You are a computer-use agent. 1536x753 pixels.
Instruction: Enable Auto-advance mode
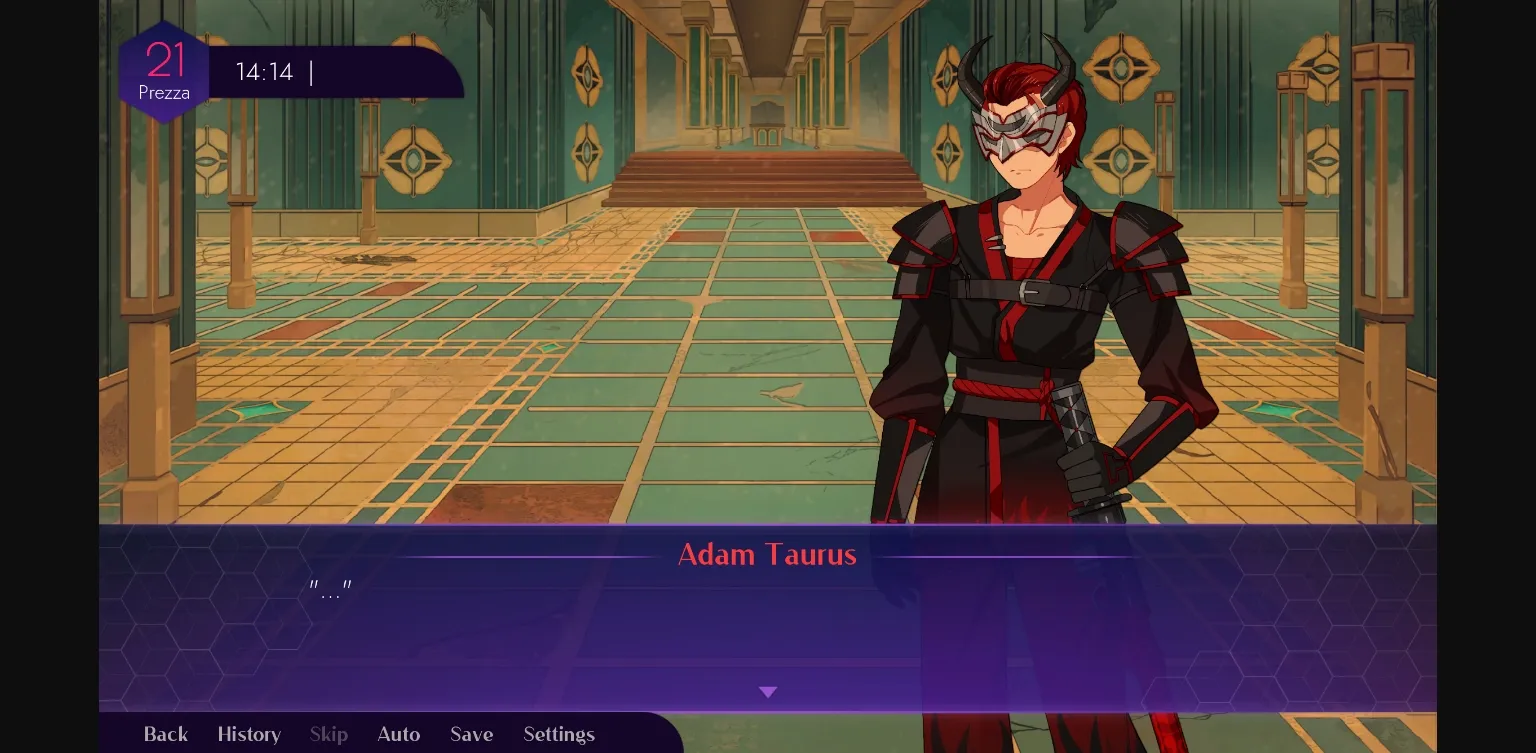point(398,734)
